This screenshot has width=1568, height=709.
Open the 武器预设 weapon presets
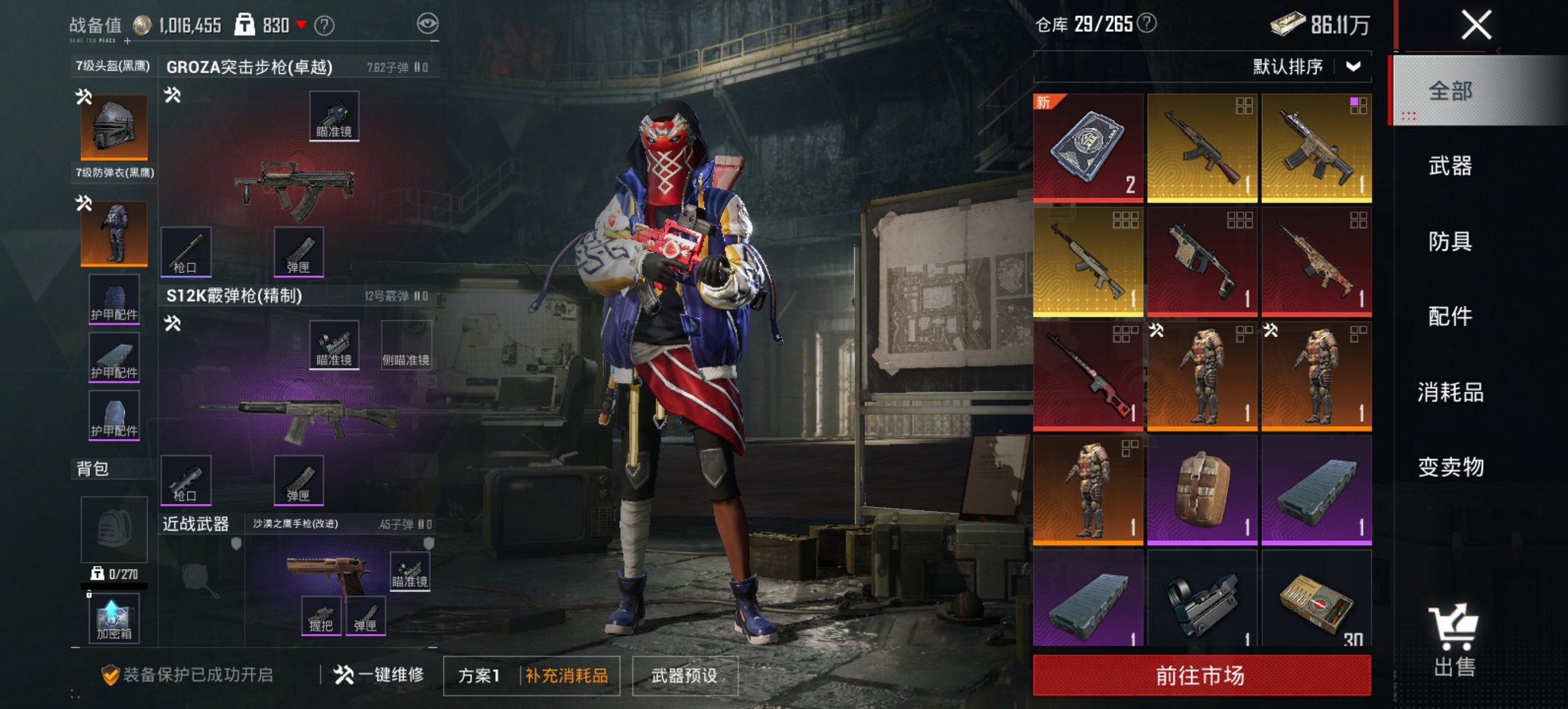tap(685, 675)
